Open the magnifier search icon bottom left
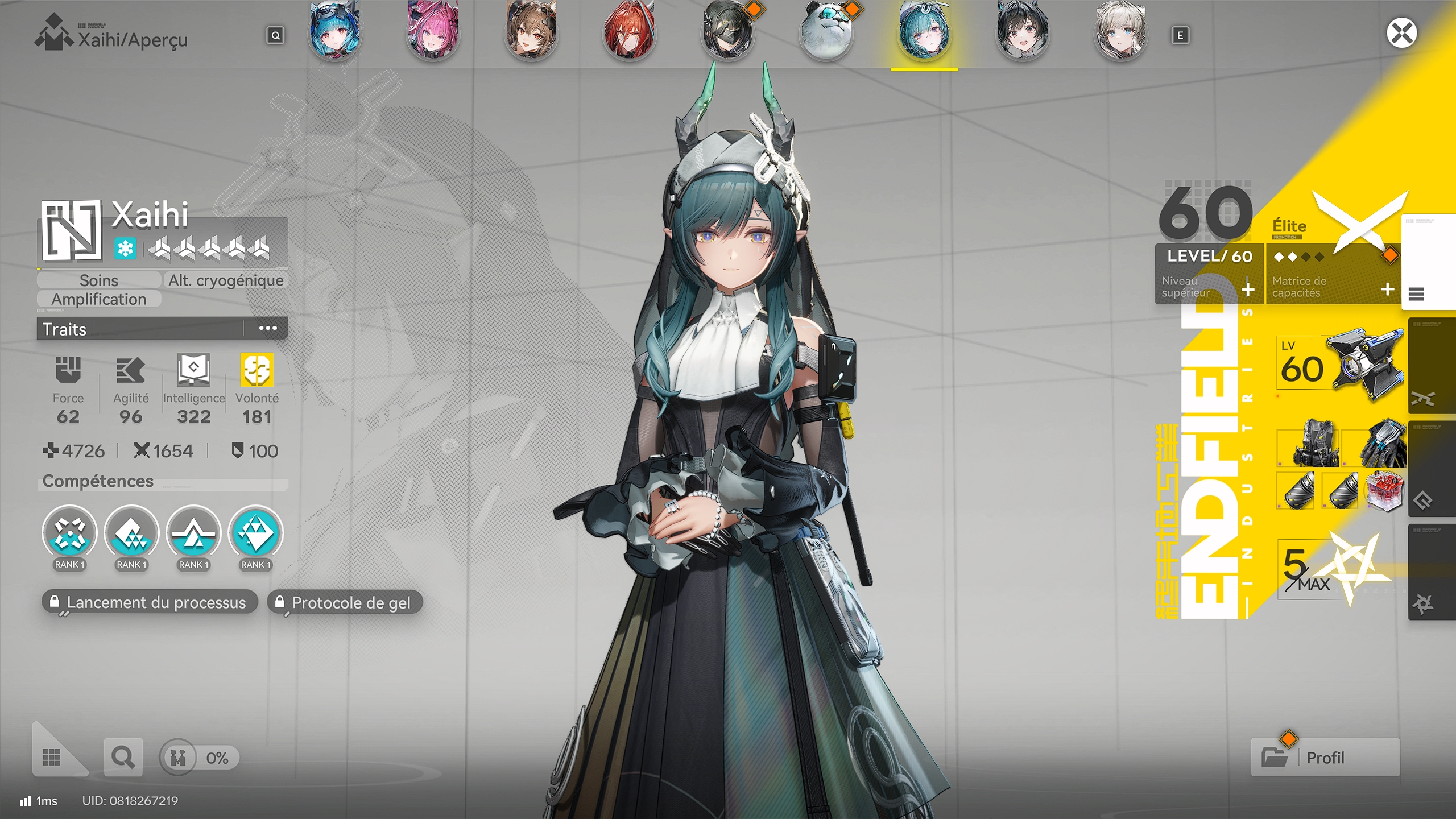This screenshot has height=819, width=1456. tap(123, 758)
